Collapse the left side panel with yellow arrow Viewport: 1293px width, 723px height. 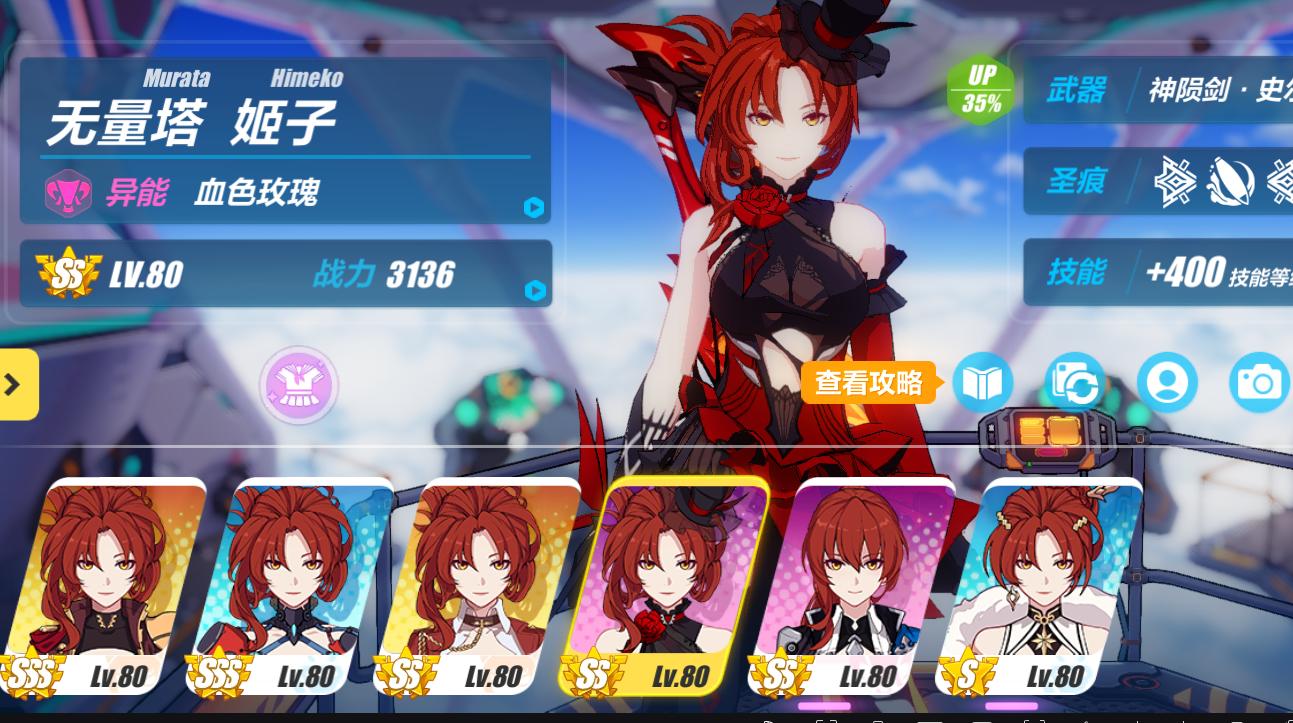[12, 385]
